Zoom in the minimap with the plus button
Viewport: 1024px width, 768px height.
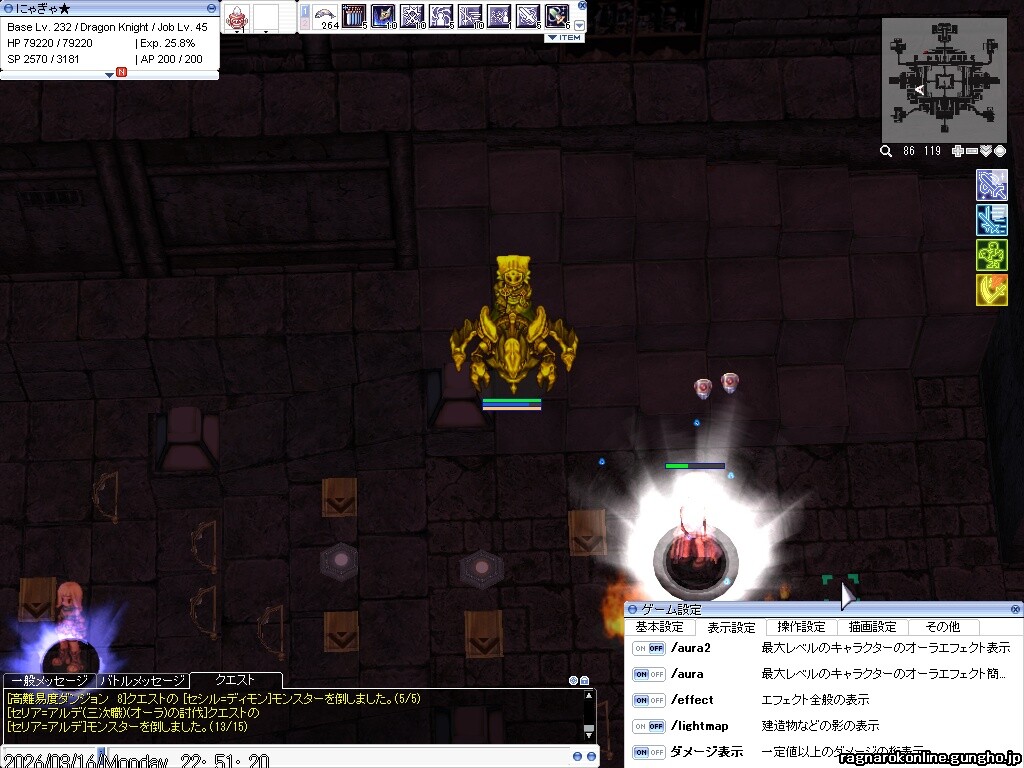pyautogui.click(x=958, y=151)
